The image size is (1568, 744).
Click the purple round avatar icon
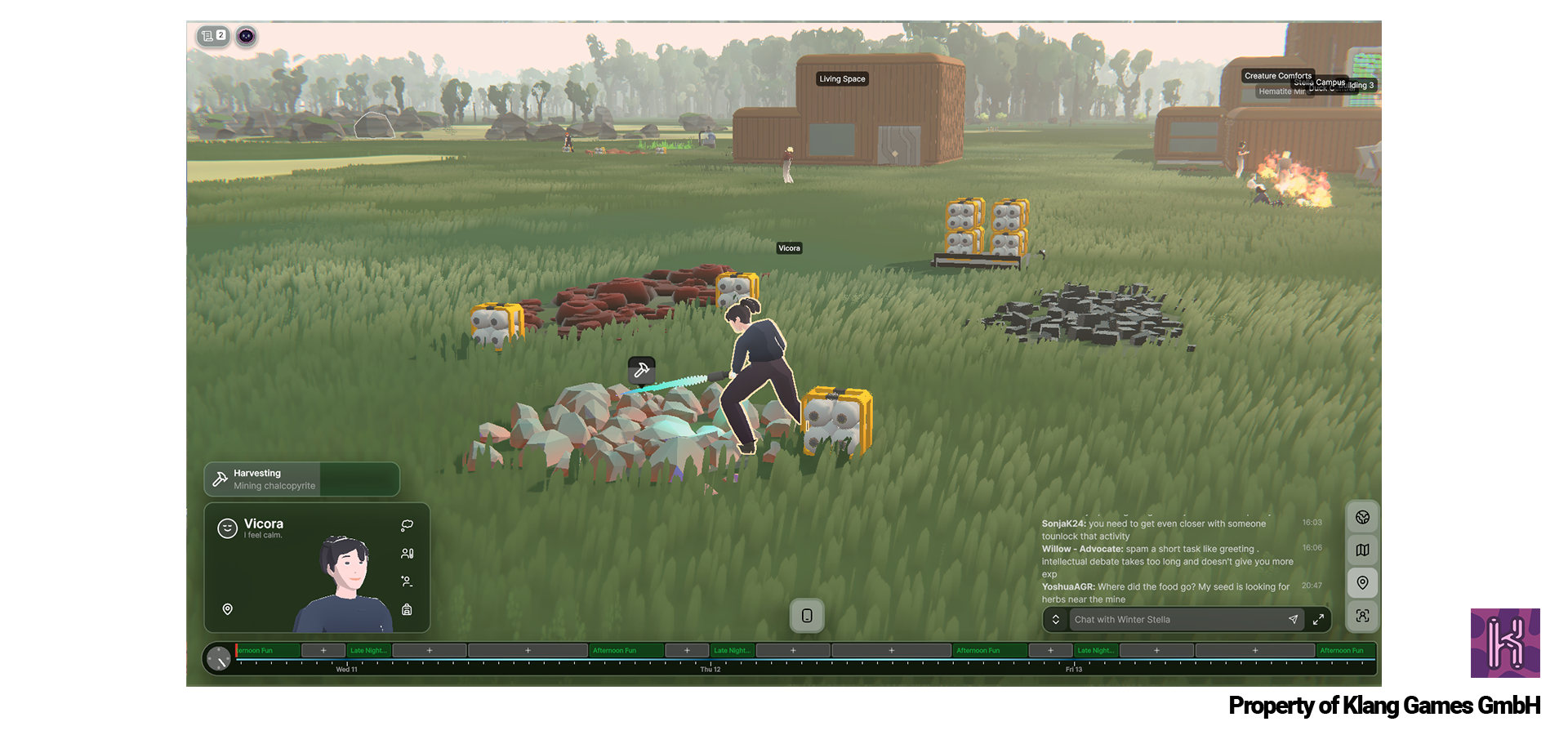246,36
